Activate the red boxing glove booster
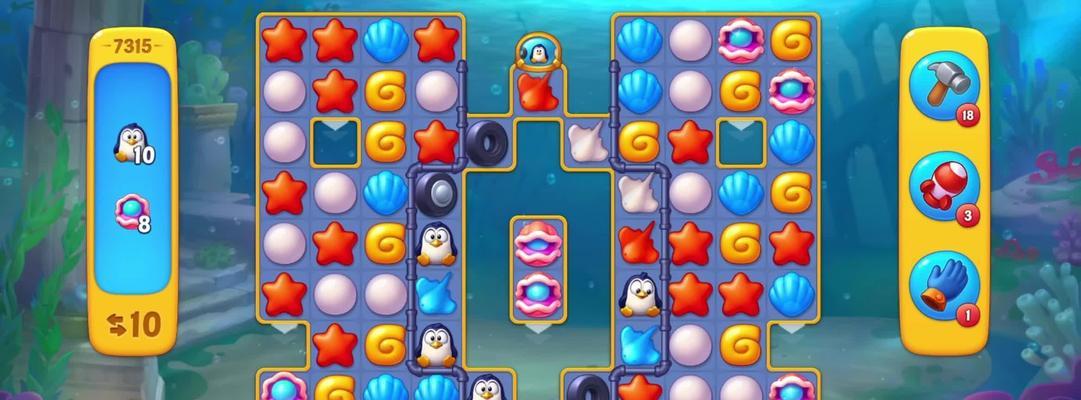The width and height of the screenshot is (1081, 400). pyautogui.click(x=943, y=185)
